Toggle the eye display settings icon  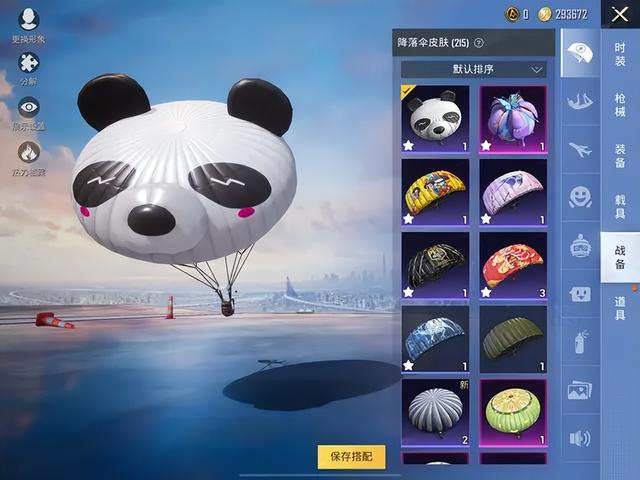tap(28, 108)
